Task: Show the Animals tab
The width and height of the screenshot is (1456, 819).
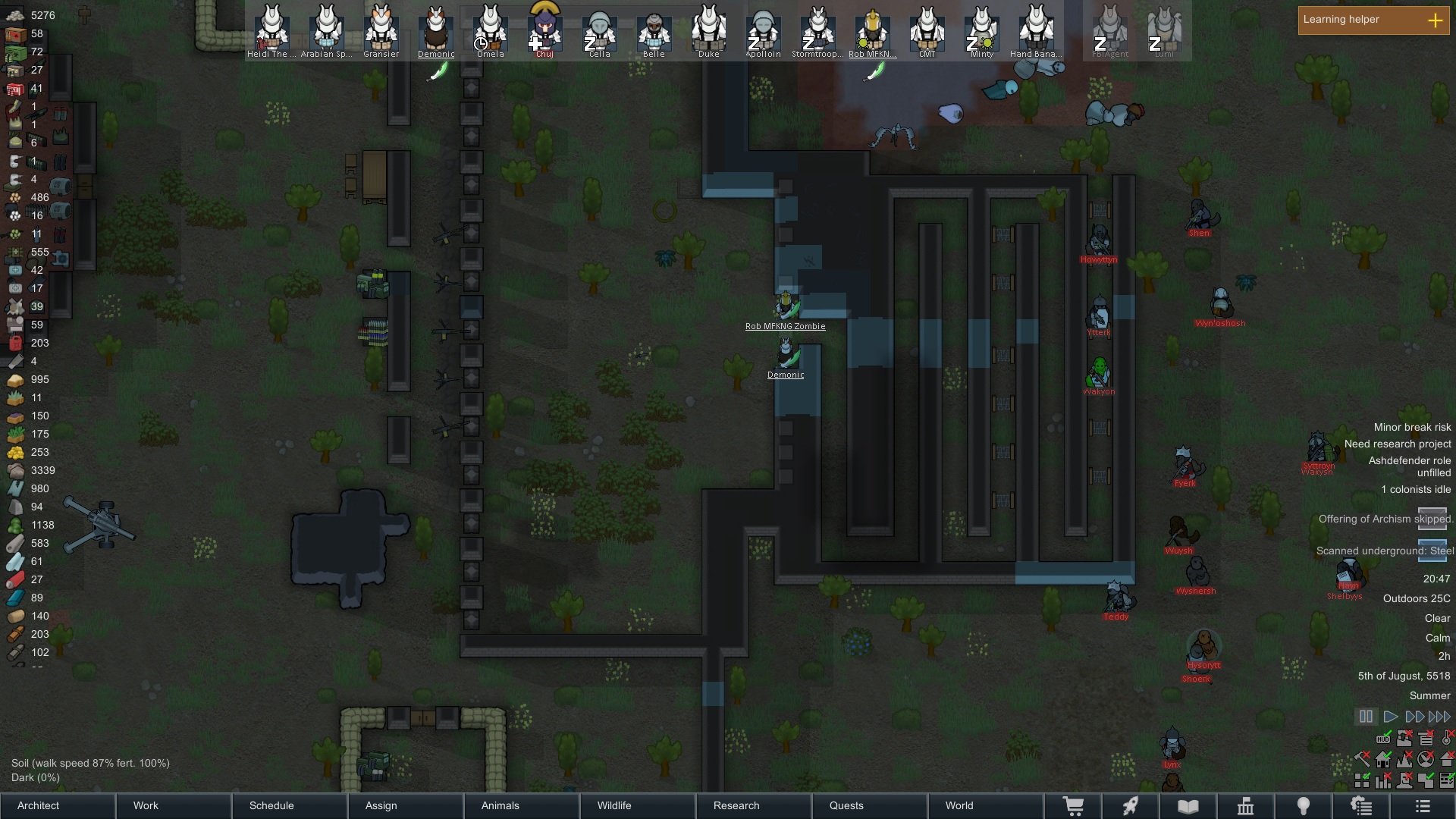Action: (522, 805)
